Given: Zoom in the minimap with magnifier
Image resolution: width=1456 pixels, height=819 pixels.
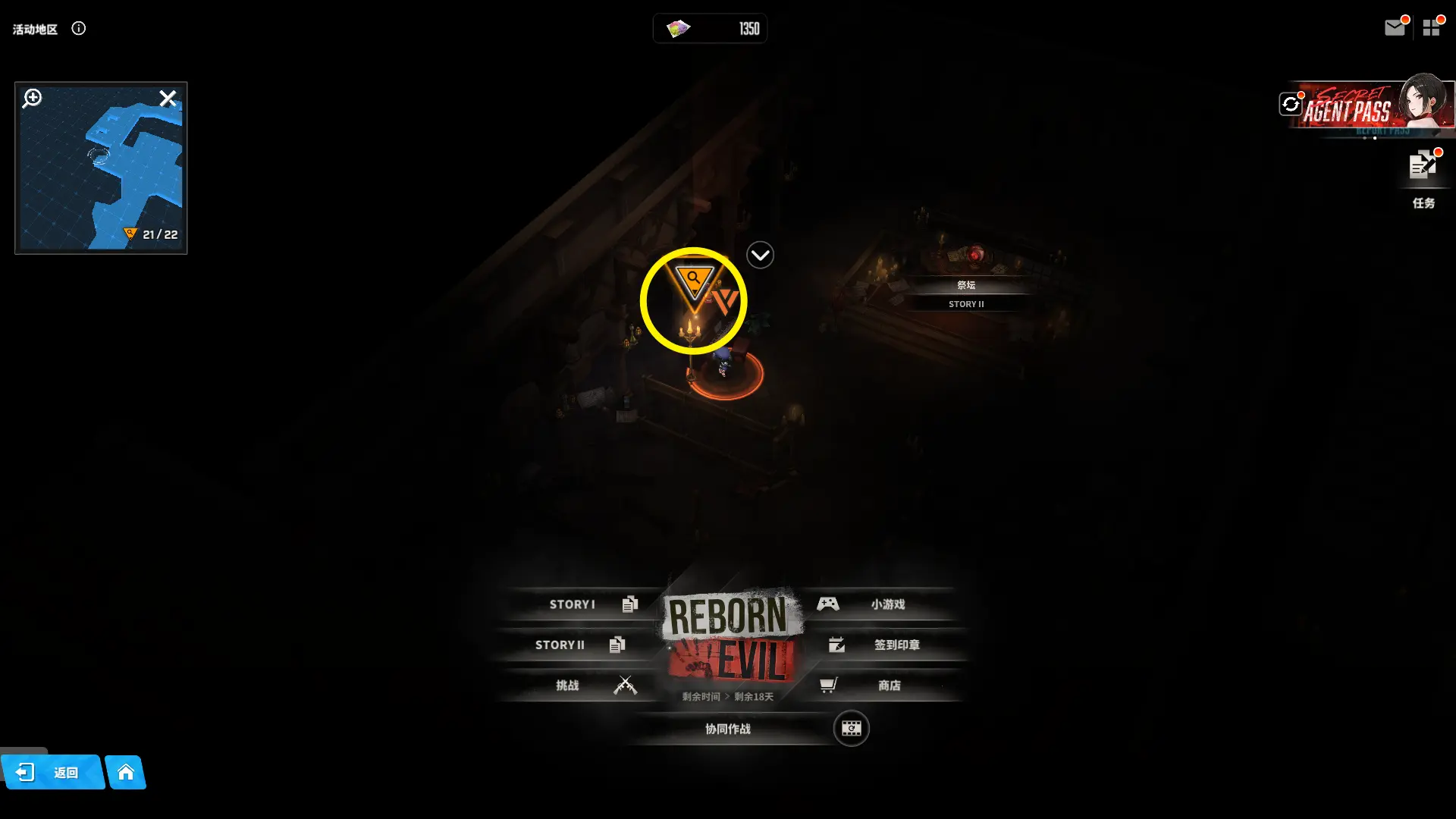Looking at the screenshot, I should point(32,98).
